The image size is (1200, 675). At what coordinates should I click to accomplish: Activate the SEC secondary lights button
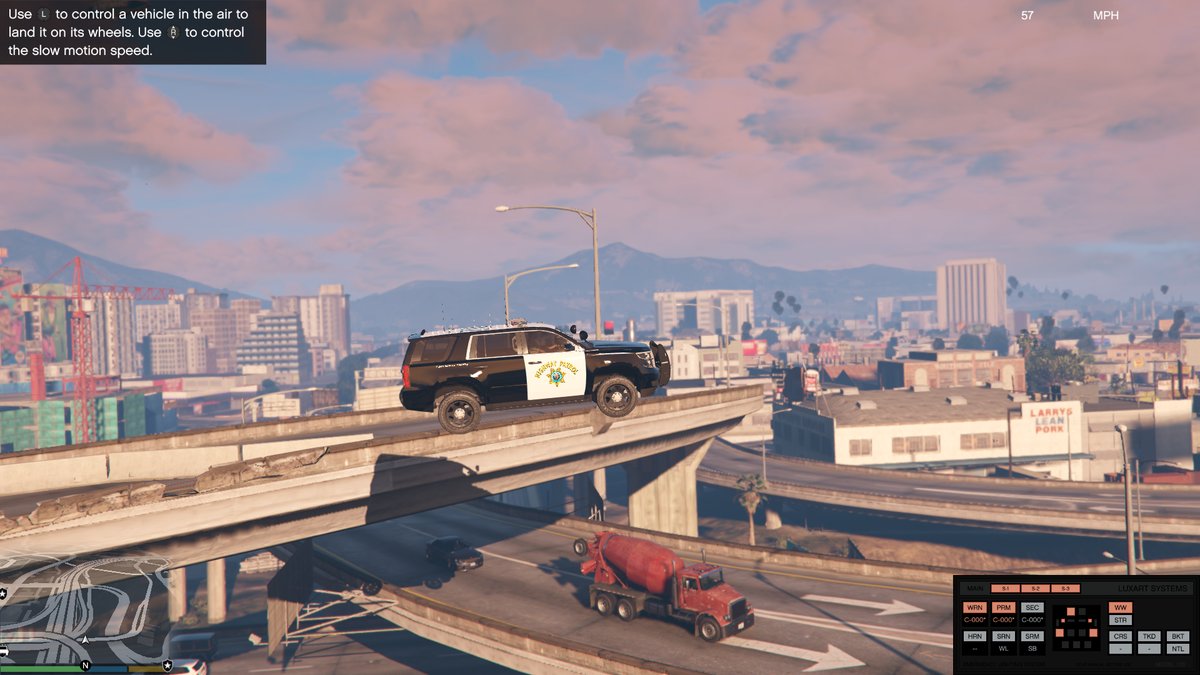(x=1033, y=607)
